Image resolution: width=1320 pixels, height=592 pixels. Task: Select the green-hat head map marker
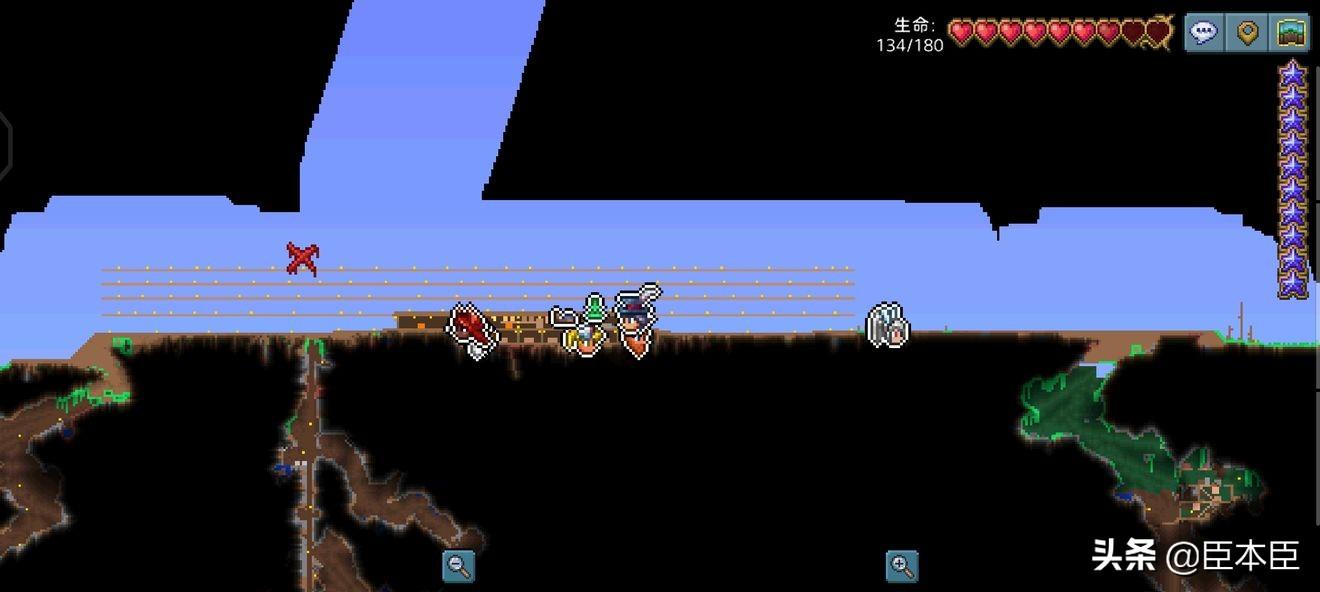tap(595, 307)
